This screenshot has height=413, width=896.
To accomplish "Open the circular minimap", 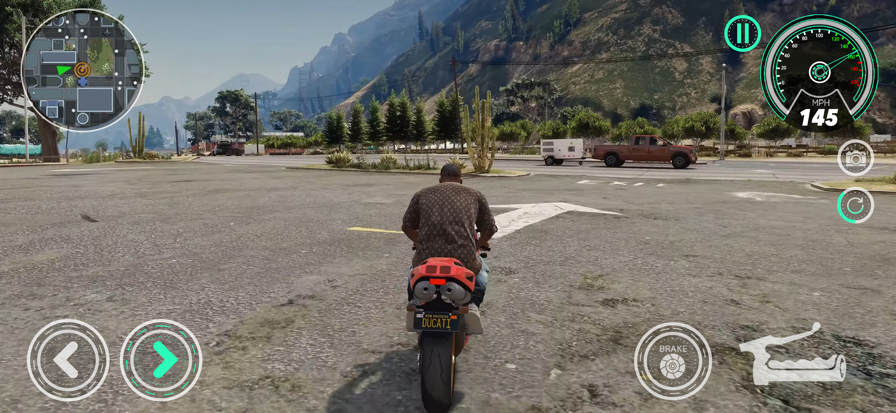I will pos(82,70).
